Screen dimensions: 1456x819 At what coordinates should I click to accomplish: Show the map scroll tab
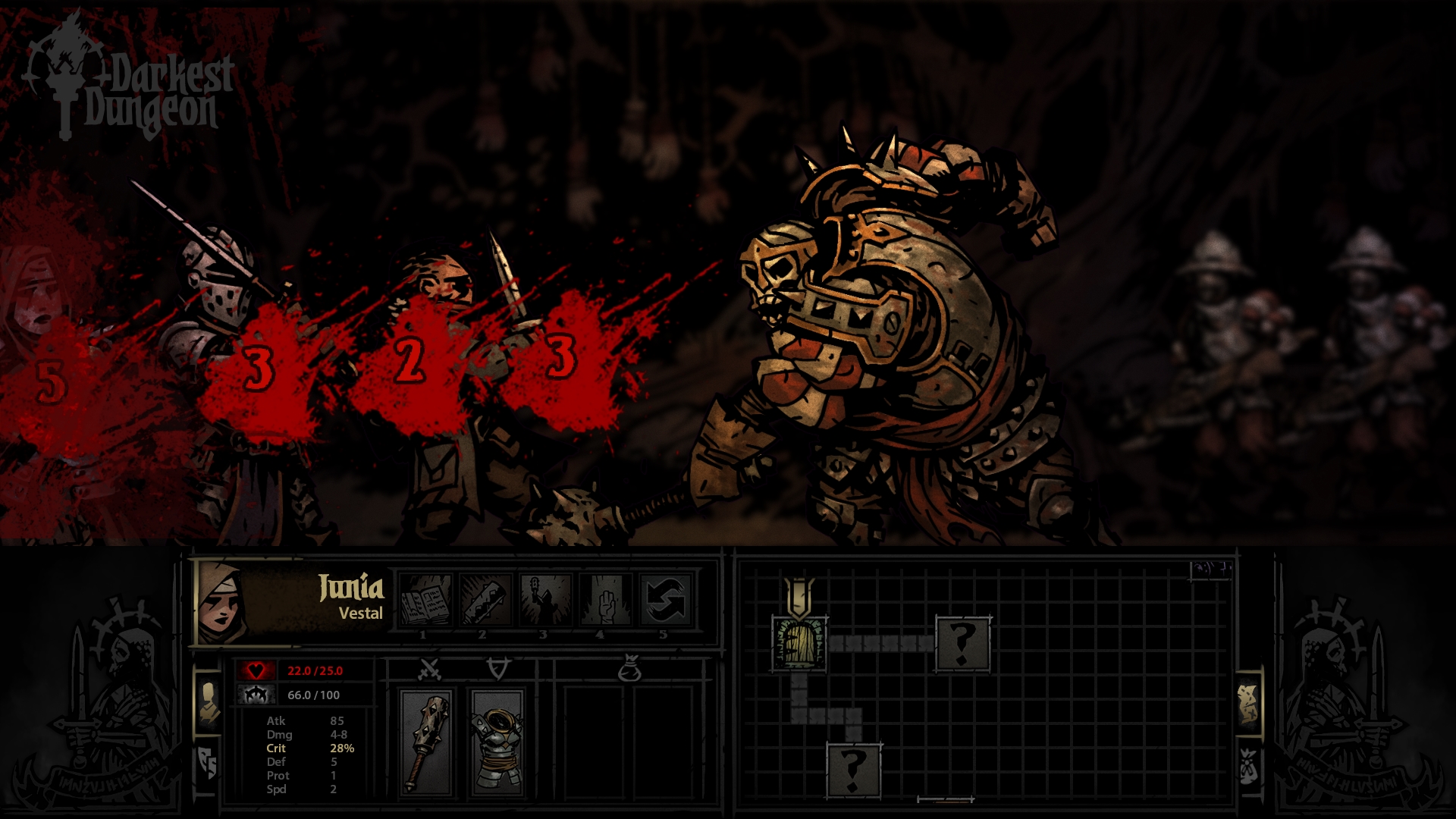point(1247,703)
